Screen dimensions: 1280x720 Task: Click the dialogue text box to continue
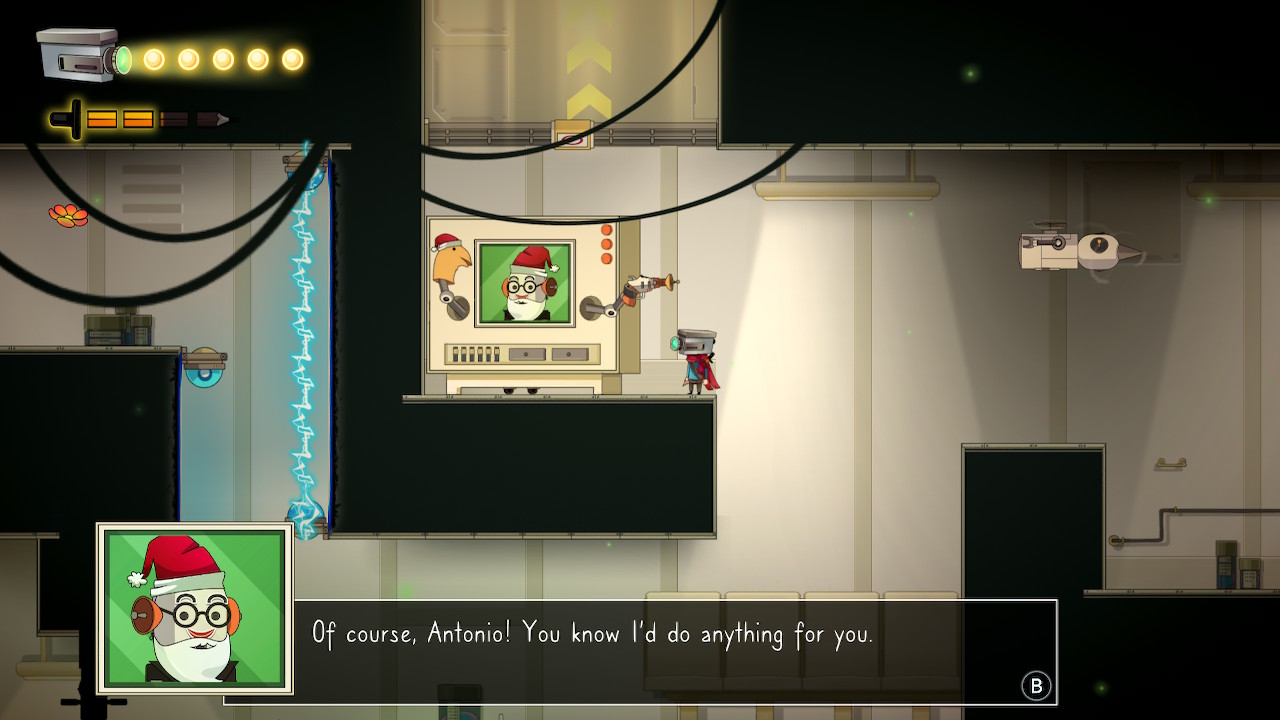coord(640,651)
